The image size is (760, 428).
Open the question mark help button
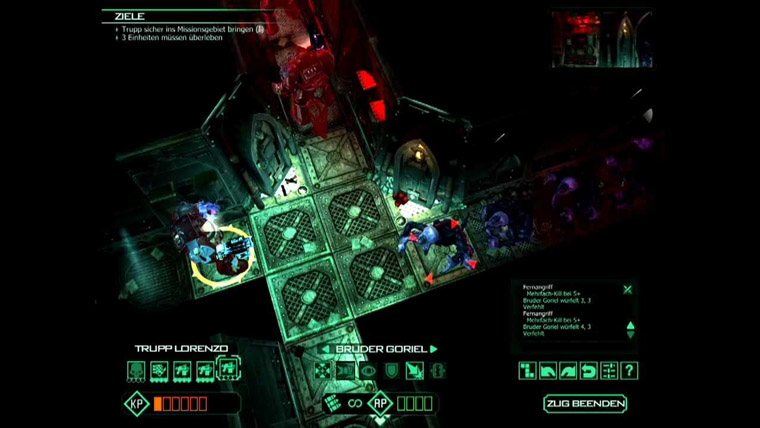point(629,371)
